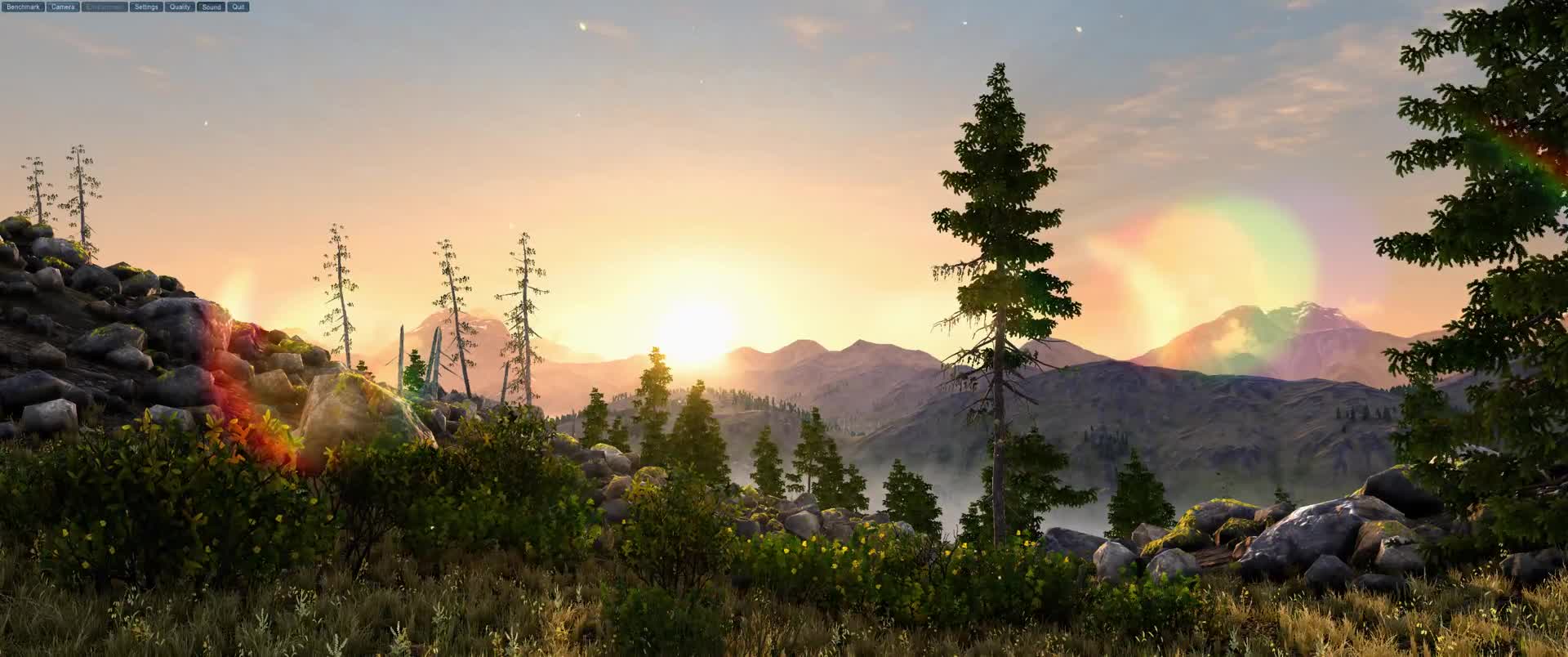Select the Benchmark toolbar item
The width and height of the screenshot is (1568, 657).
click(x=22, y=6)
